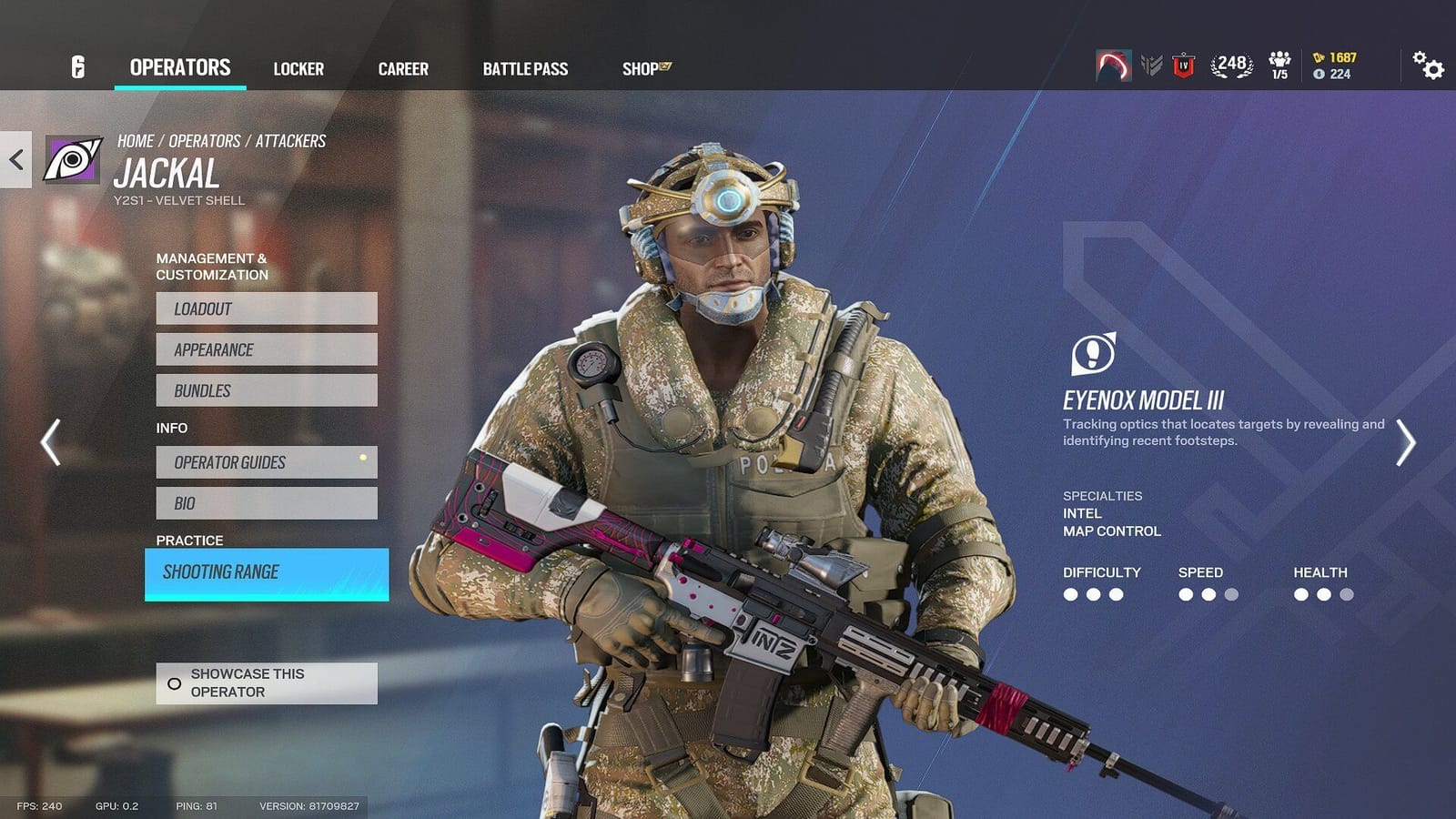Open the CAREER tab
Image resolution: width=1456 pixels, height=819 pixels.
click(x=403, y=68)
